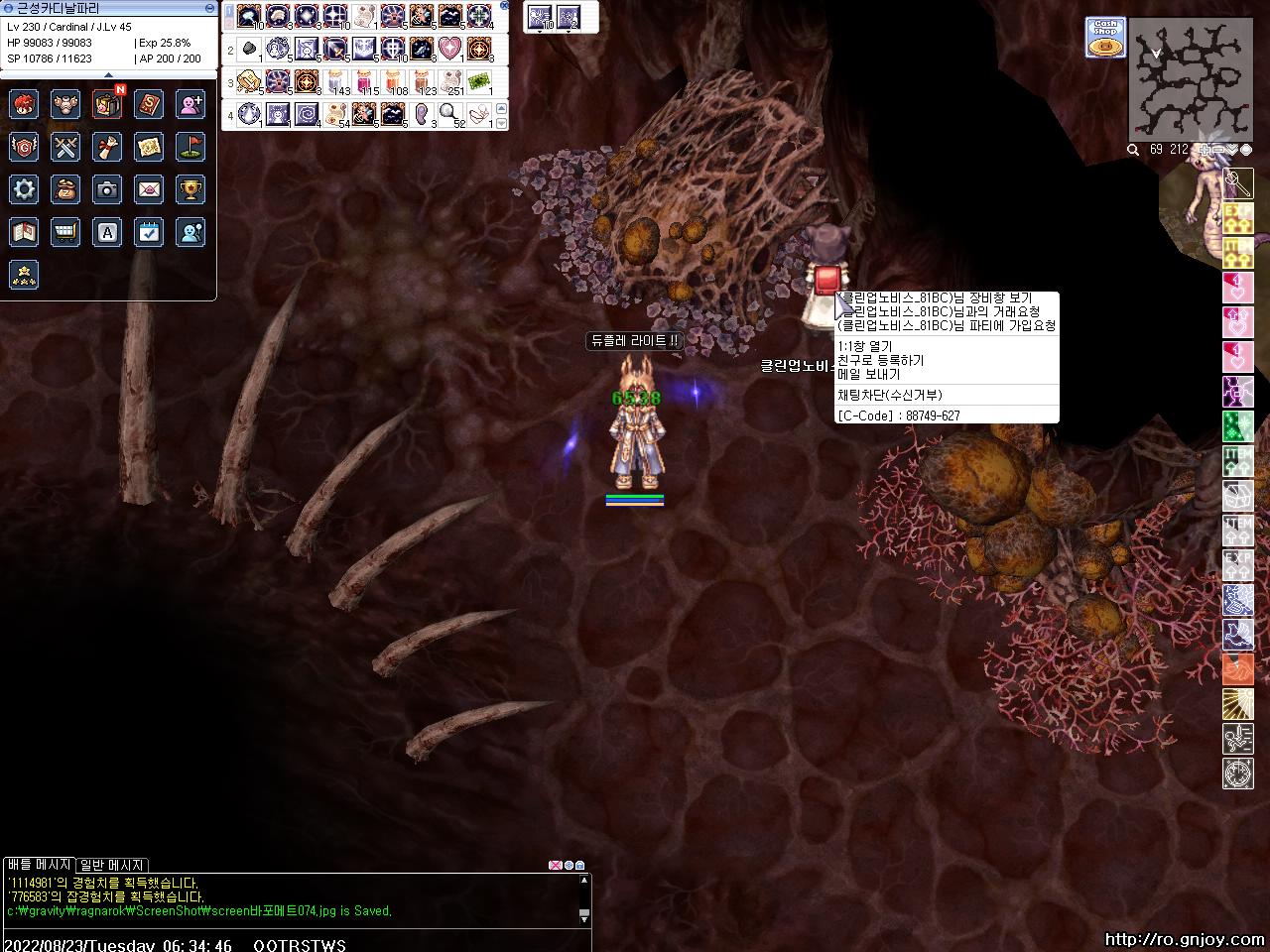This screenshot has width=1270, height=952.
Task: Click the camera screenshot icon
Action: tap(107, 188)
